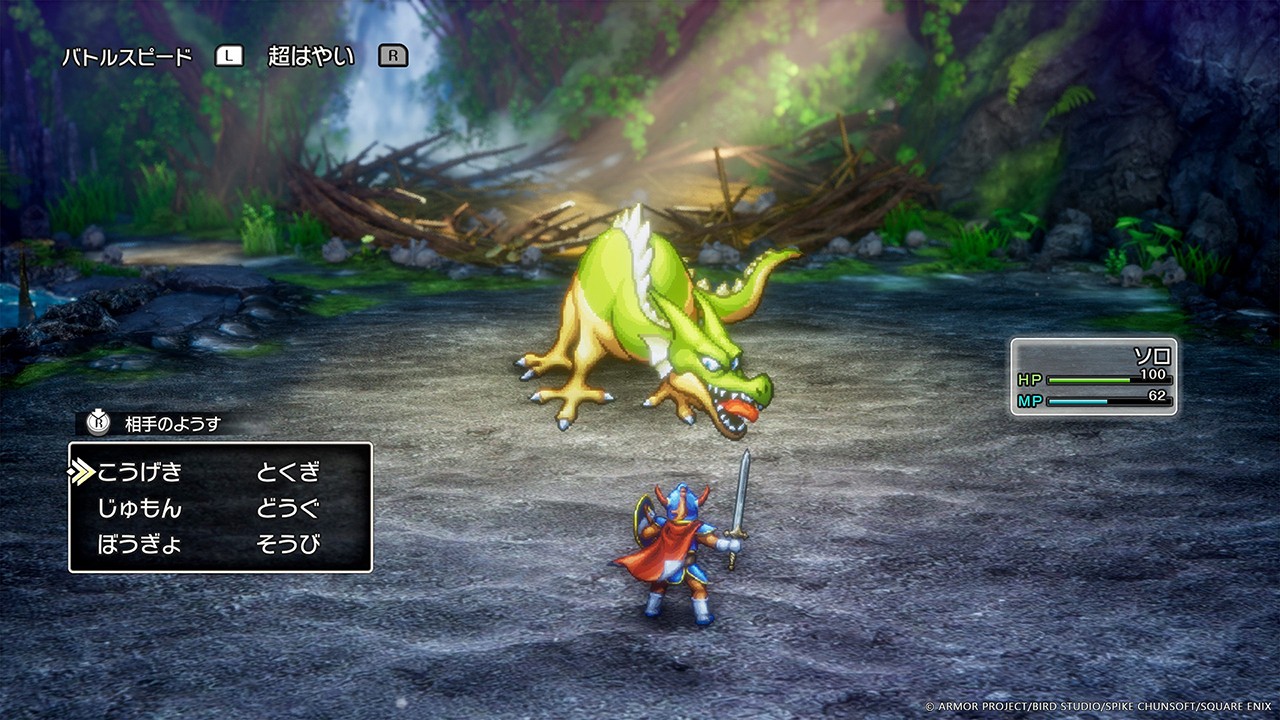The width and height of the screenshot is (1280, 720).
Task: Open the どうぐ (Items) command
Action: (x=288, y=508)
